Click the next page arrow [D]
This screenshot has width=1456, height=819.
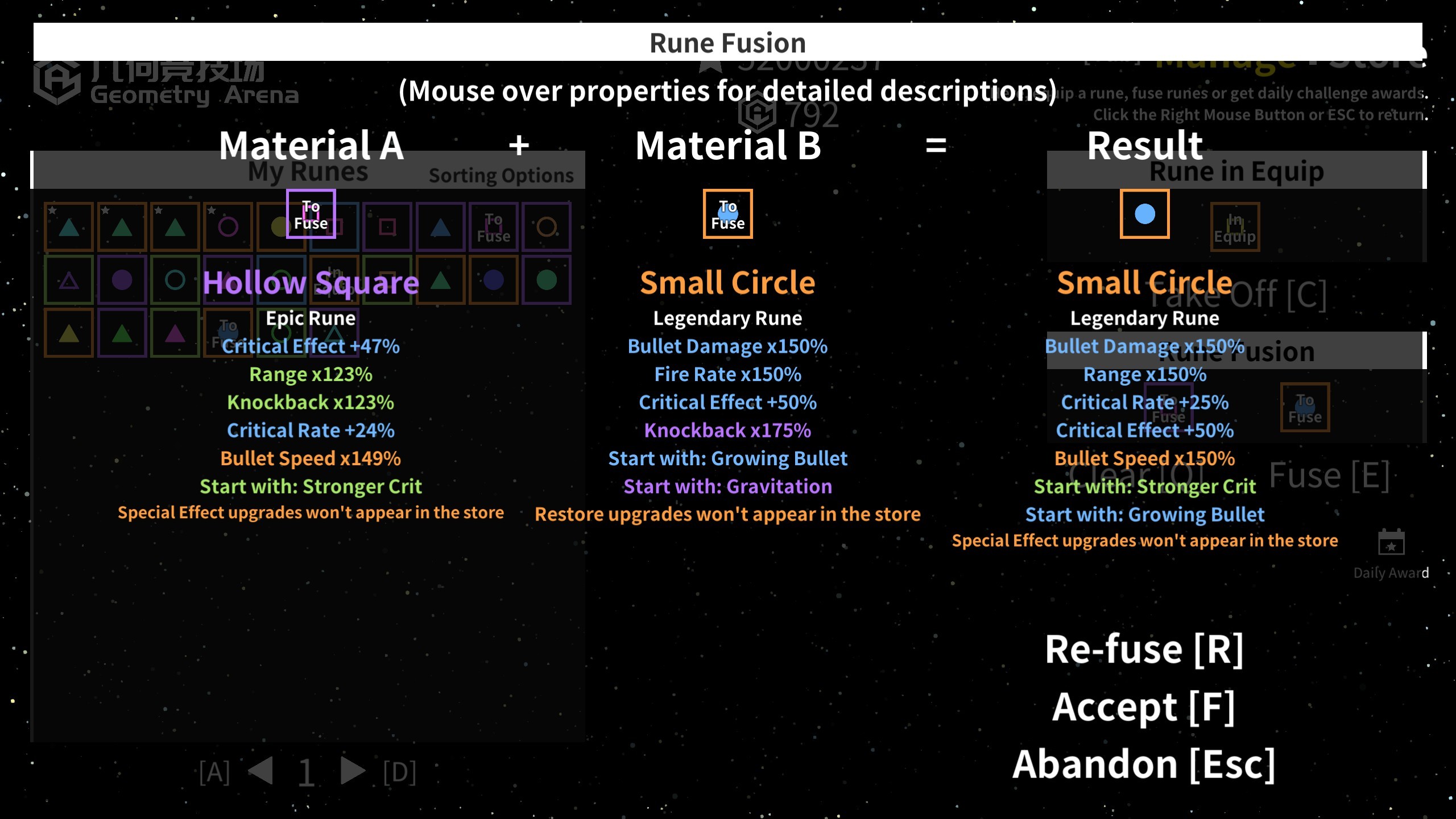click(x=351, y=771)
